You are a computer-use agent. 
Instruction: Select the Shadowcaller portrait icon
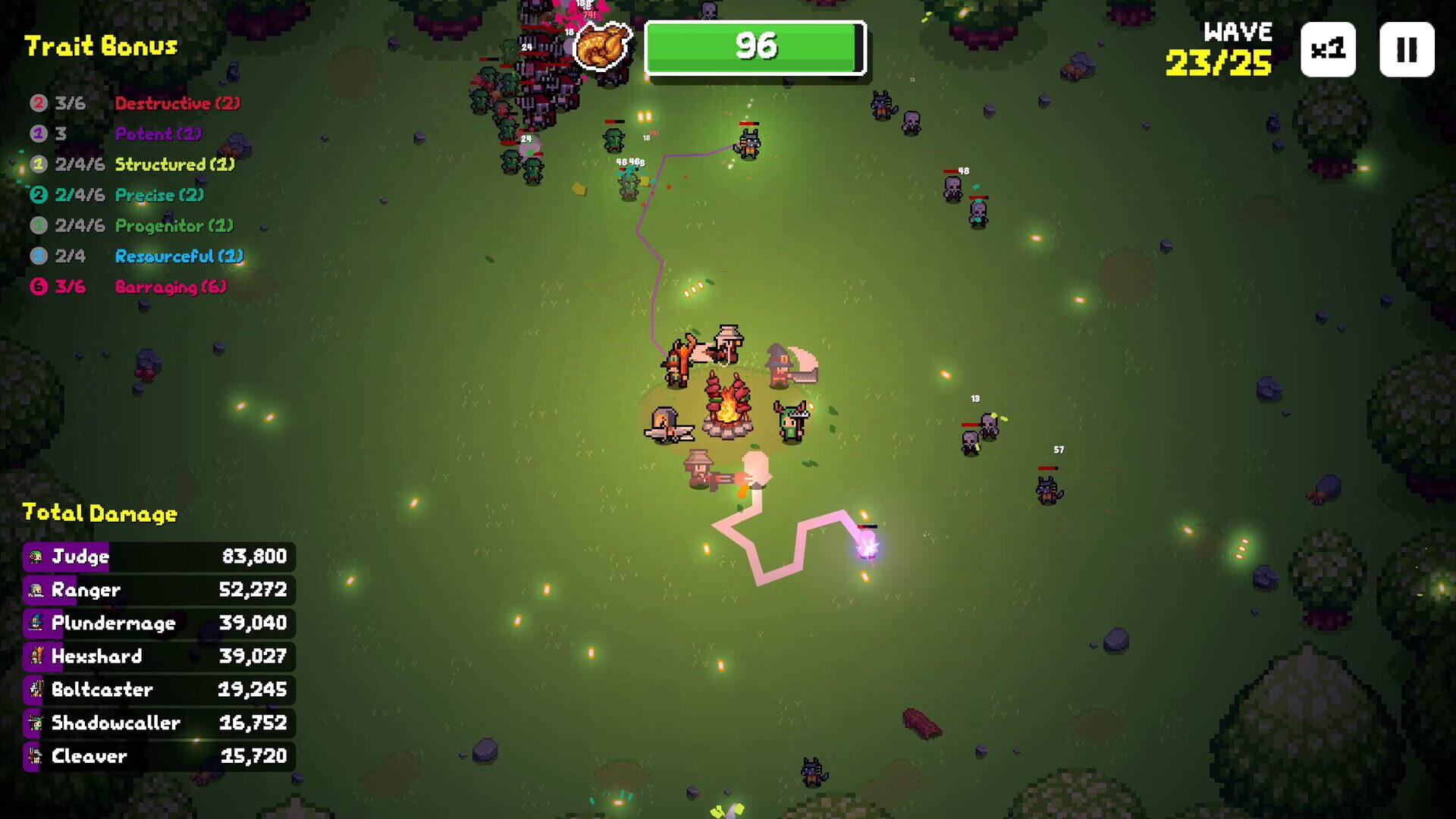(x=36, y=723)
